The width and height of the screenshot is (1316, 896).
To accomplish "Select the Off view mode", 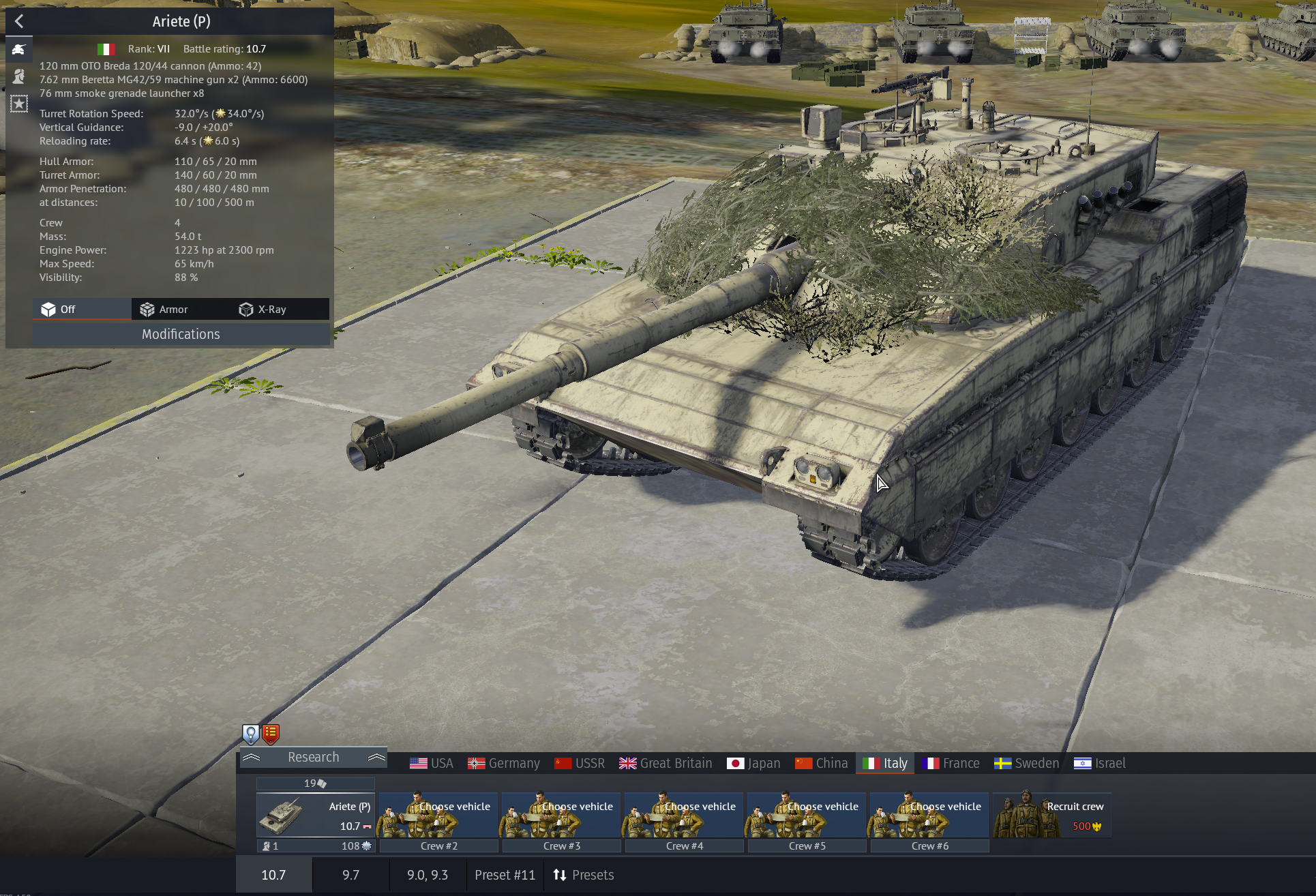I will pyautogui.click(x=59, y=310).
